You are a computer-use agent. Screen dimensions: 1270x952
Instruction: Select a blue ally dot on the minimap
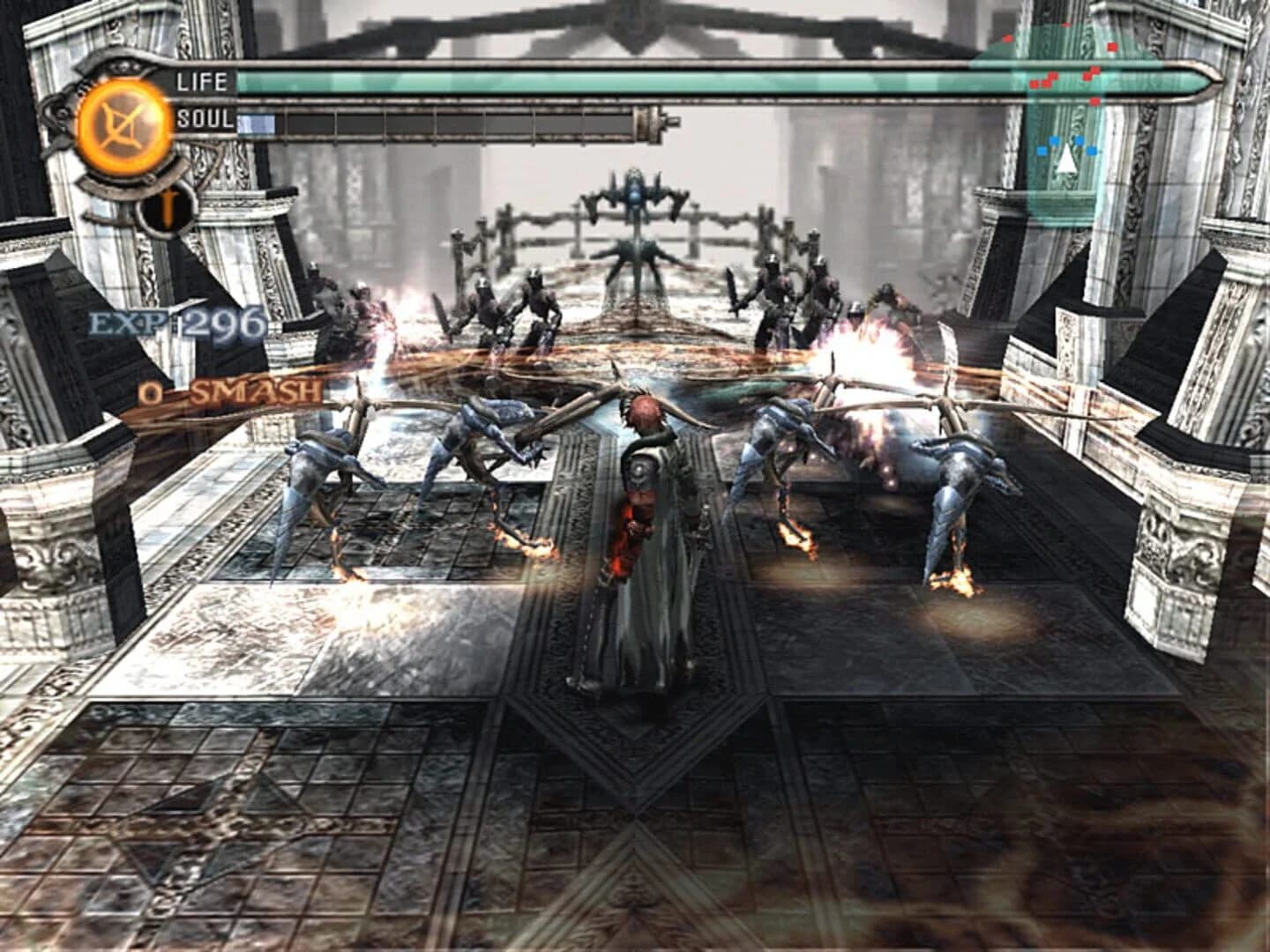coord(1055,140)
